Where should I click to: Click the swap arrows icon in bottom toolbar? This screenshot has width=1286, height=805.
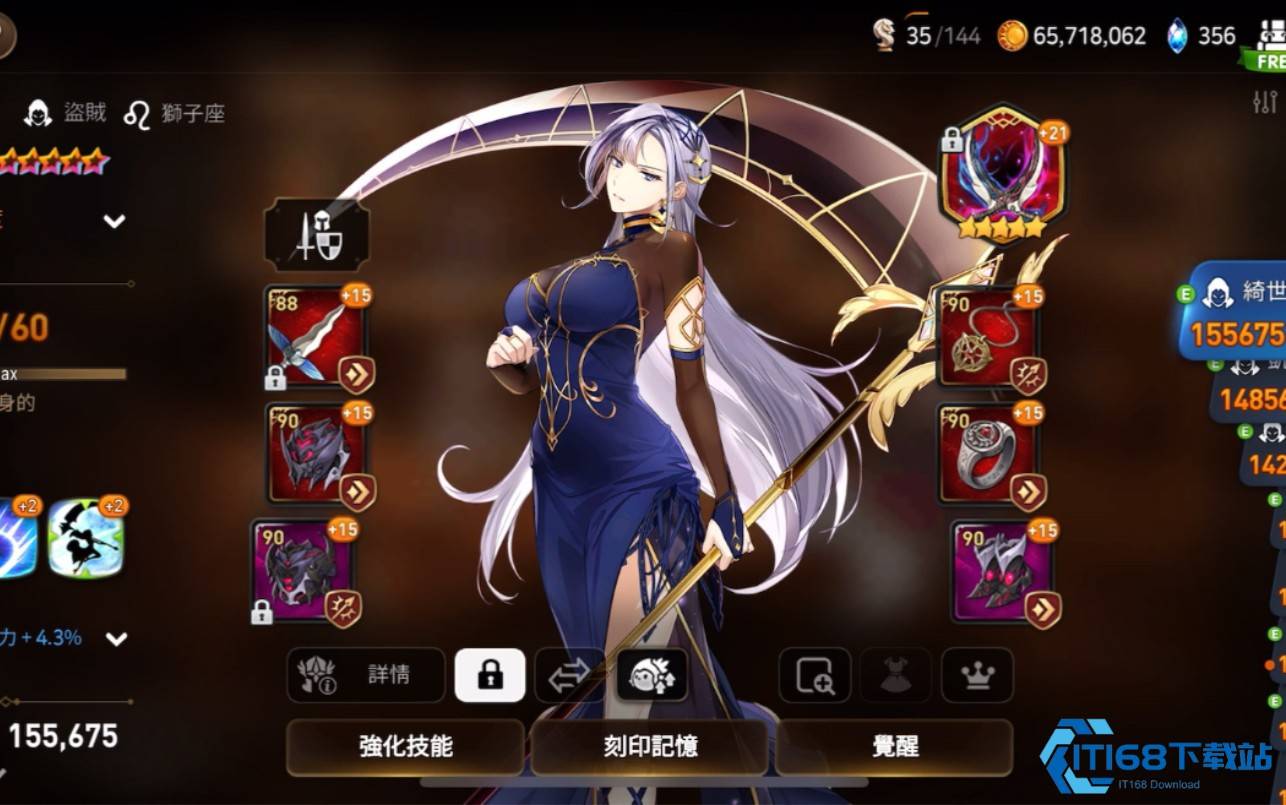(565, 676)
